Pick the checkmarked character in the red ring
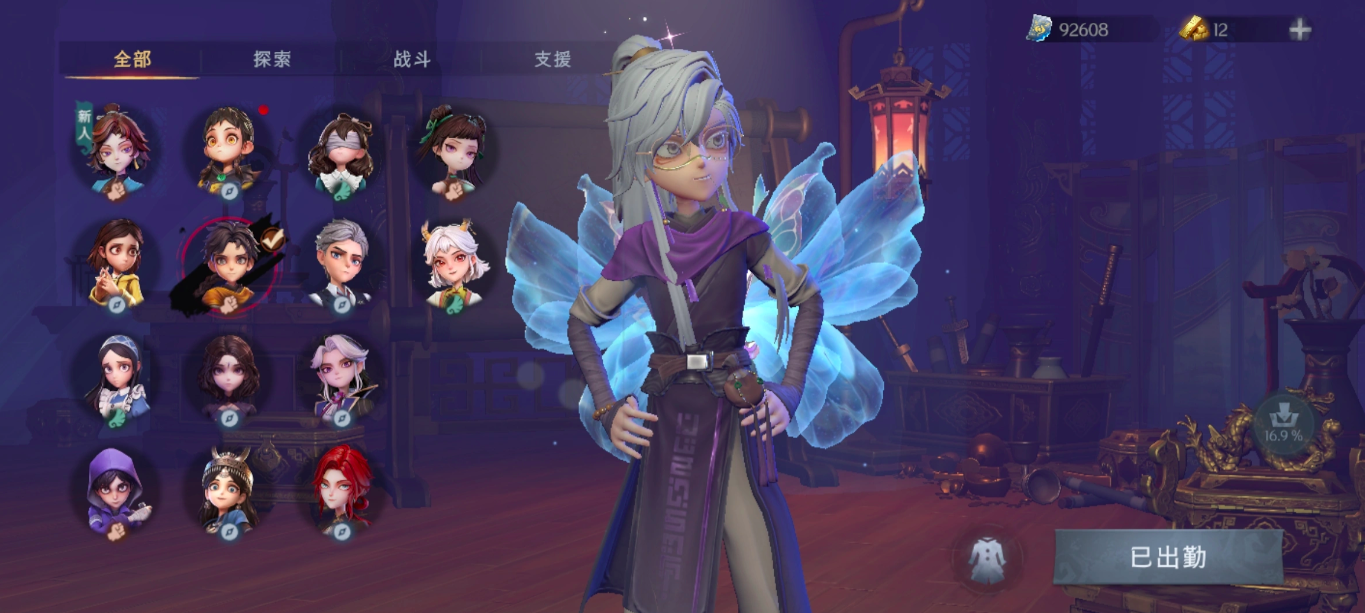 [x=230, y=264]
